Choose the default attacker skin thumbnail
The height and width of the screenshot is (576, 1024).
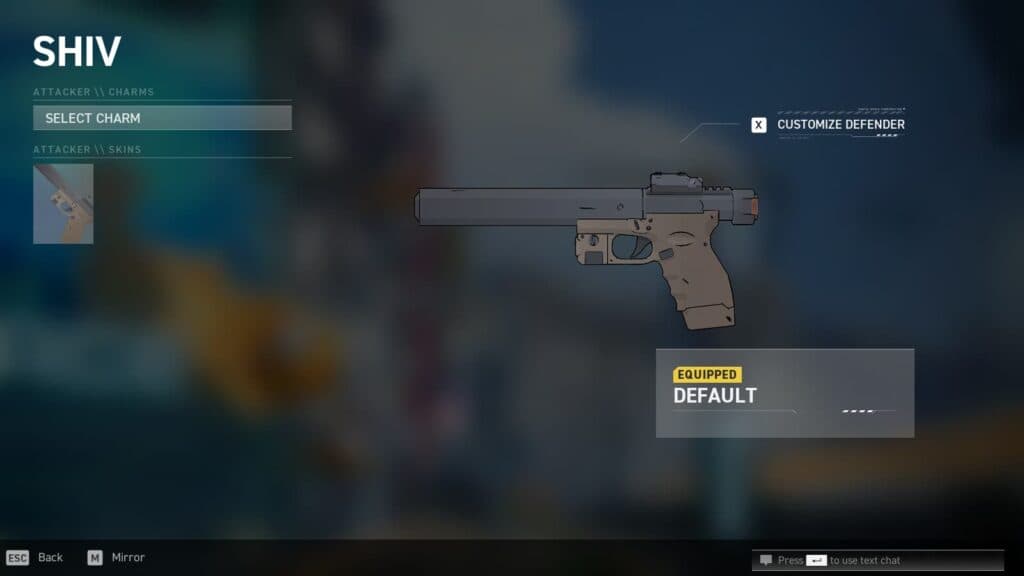(x=63, y=204)
